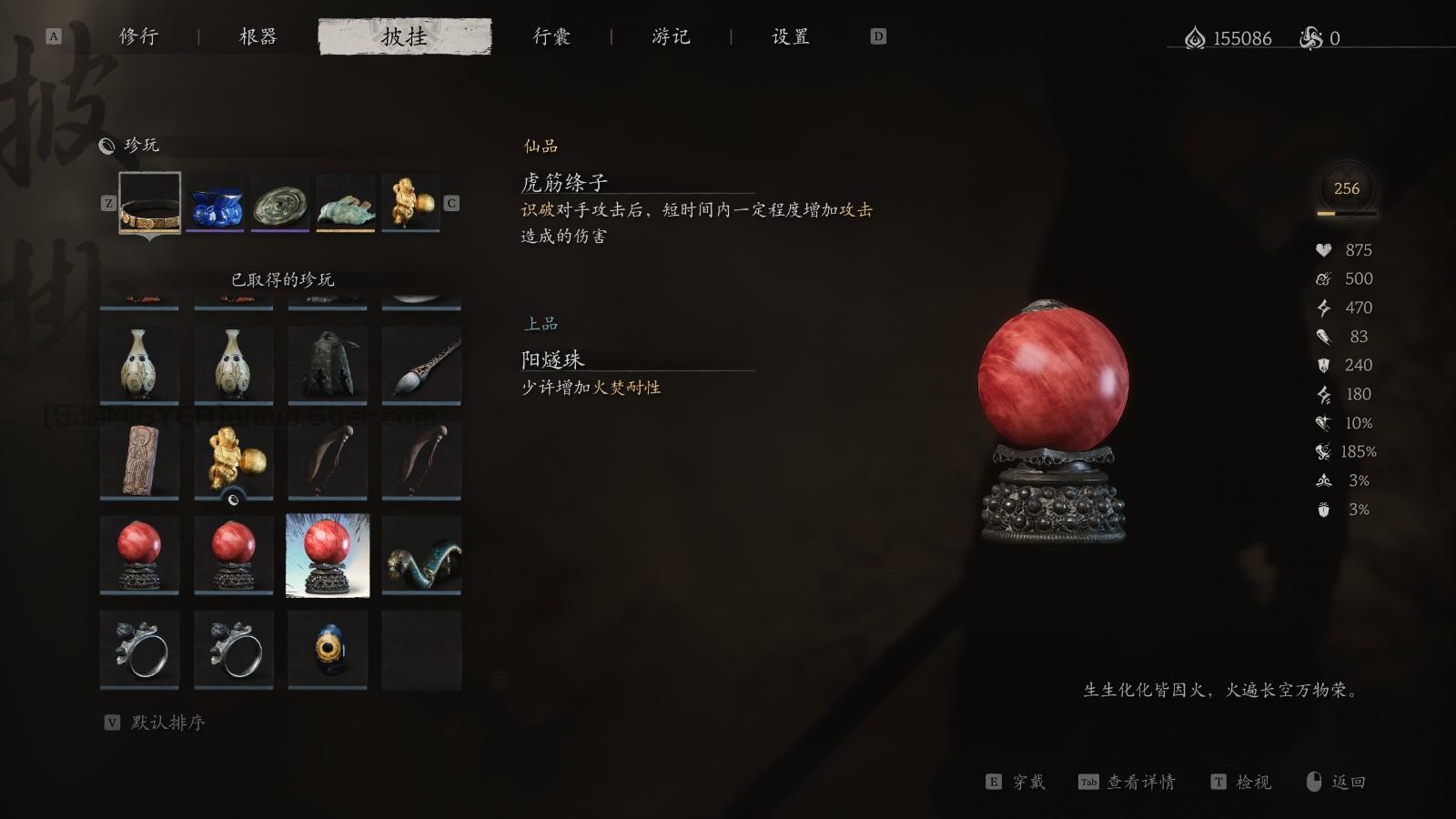Image resolution: width=1456 pixels, height=819 pixels.
Task: Click the 珍玩 category icon above the curio slots
Action: point(106,144)
